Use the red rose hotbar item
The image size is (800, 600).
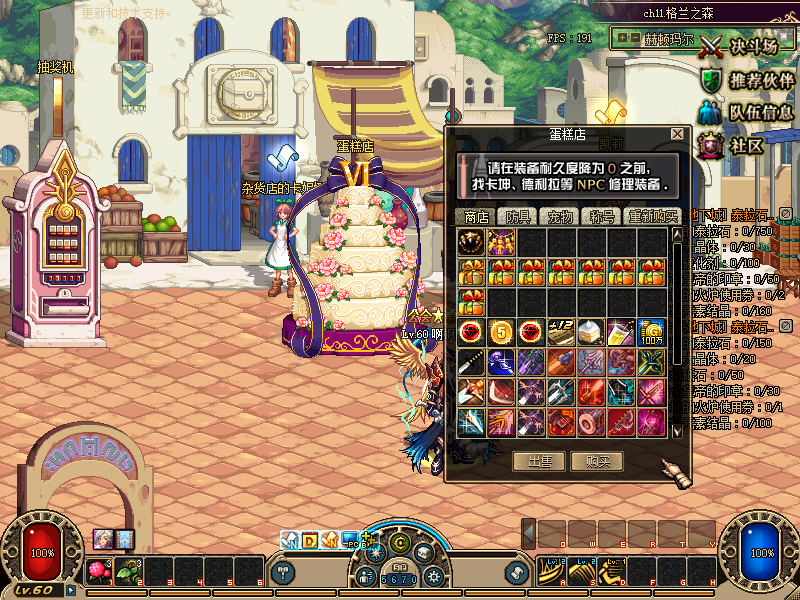pos(99,572)
